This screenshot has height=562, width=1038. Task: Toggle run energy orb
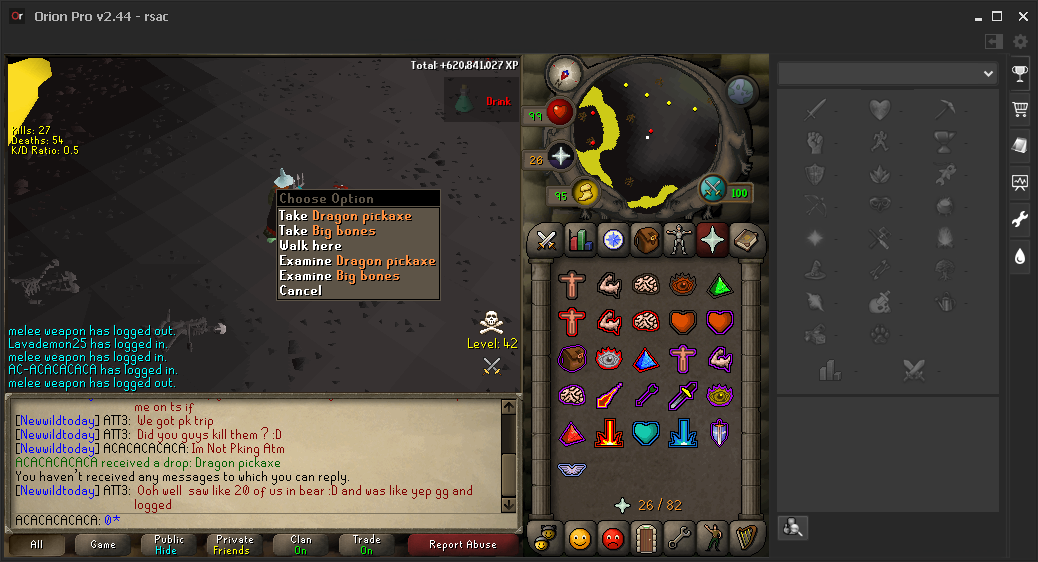point(583,193)
